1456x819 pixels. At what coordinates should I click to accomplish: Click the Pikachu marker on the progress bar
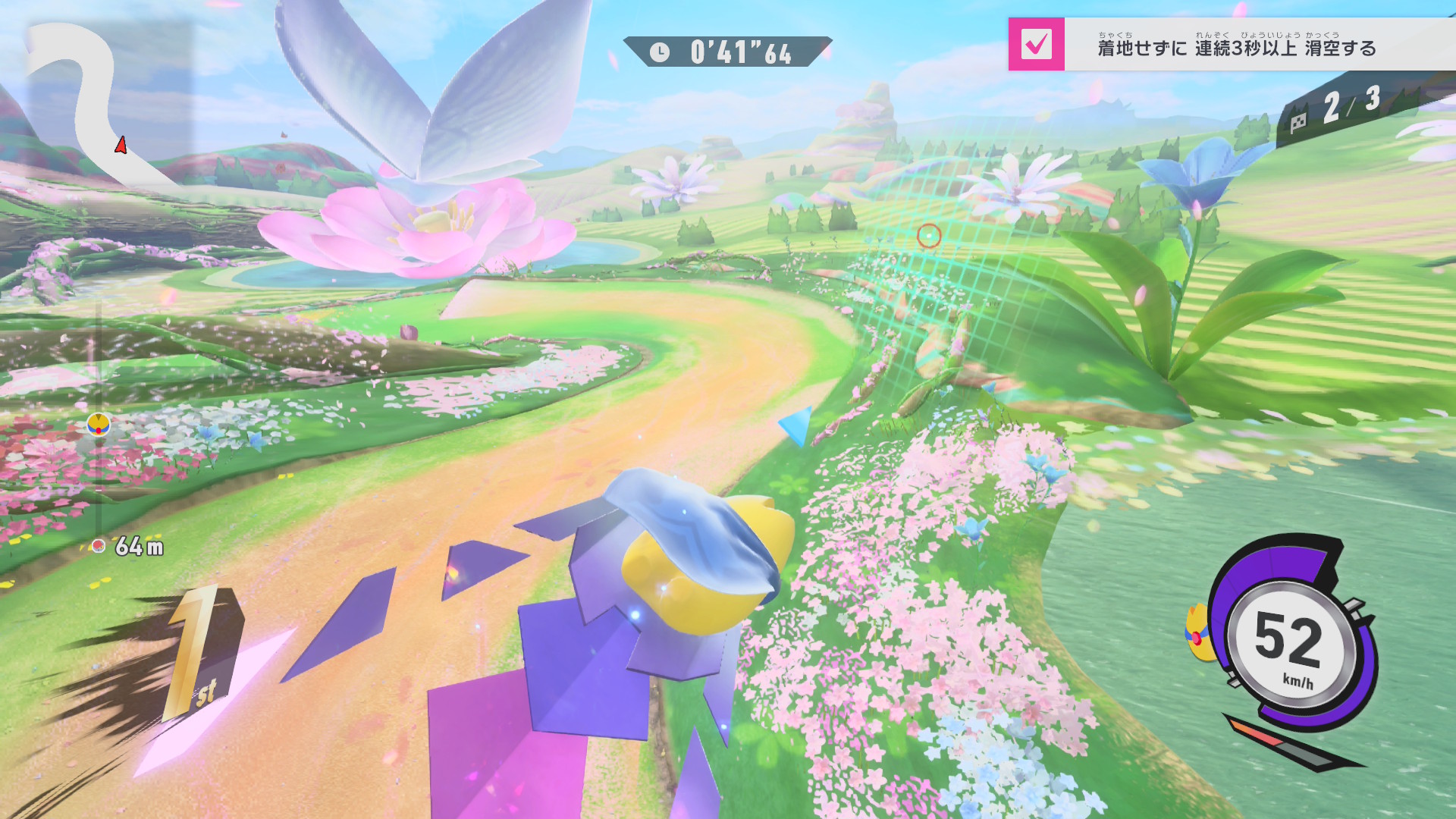99,425
